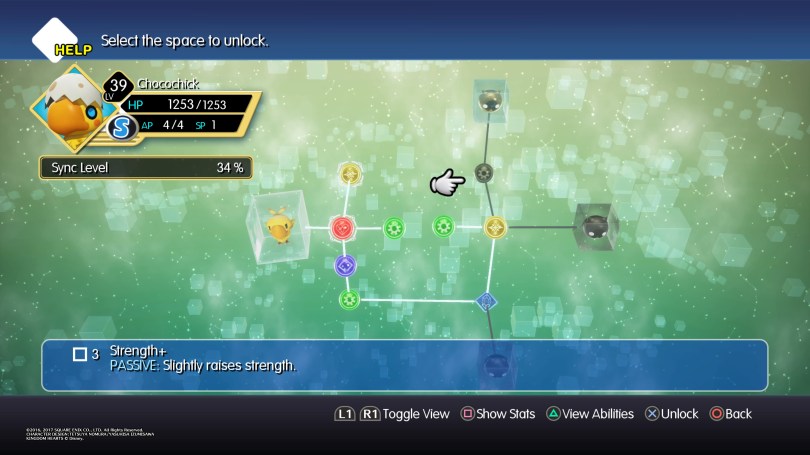
Task: Pick the dark gray locked node
Action: click(x=484, y=172)
